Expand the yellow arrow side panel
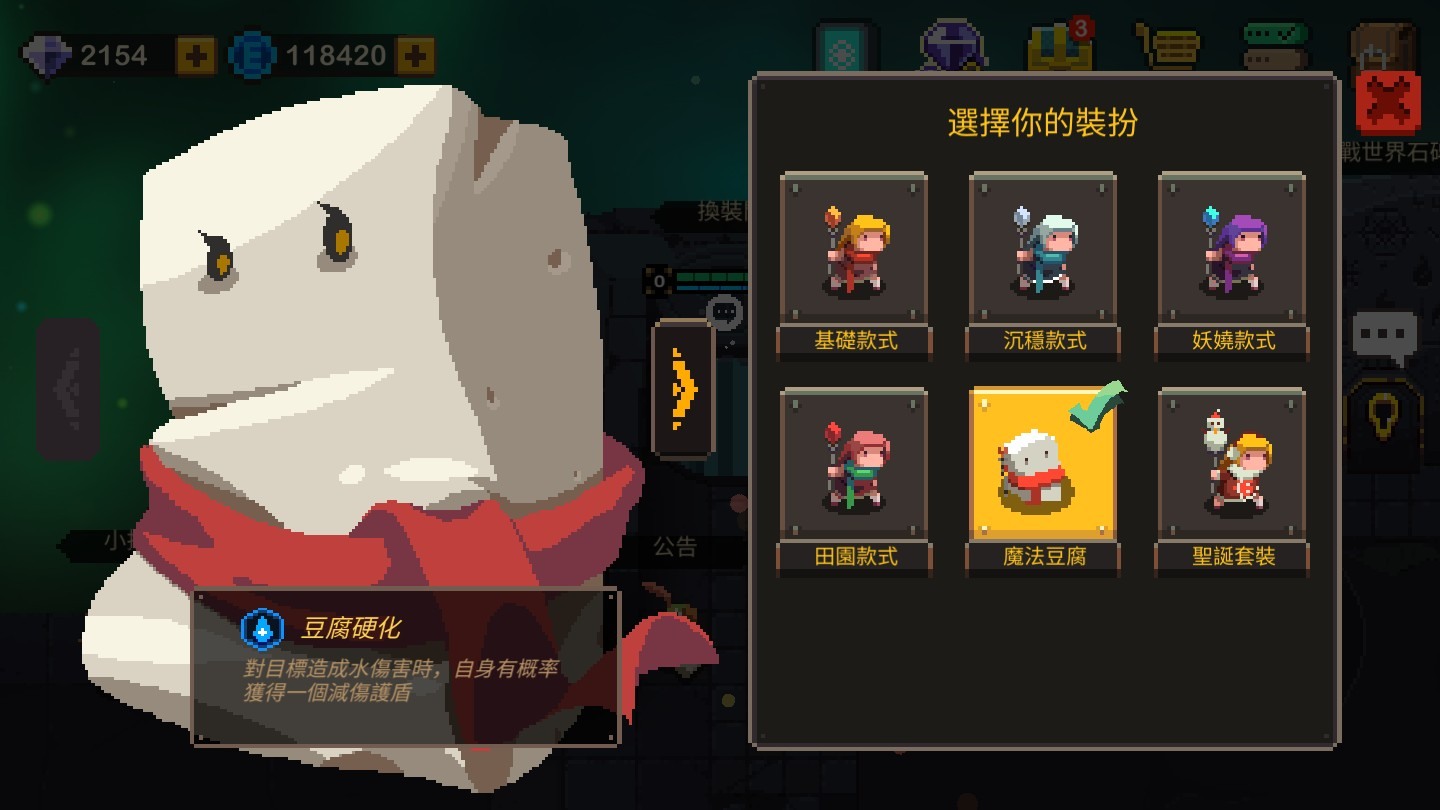 [686, 390]
